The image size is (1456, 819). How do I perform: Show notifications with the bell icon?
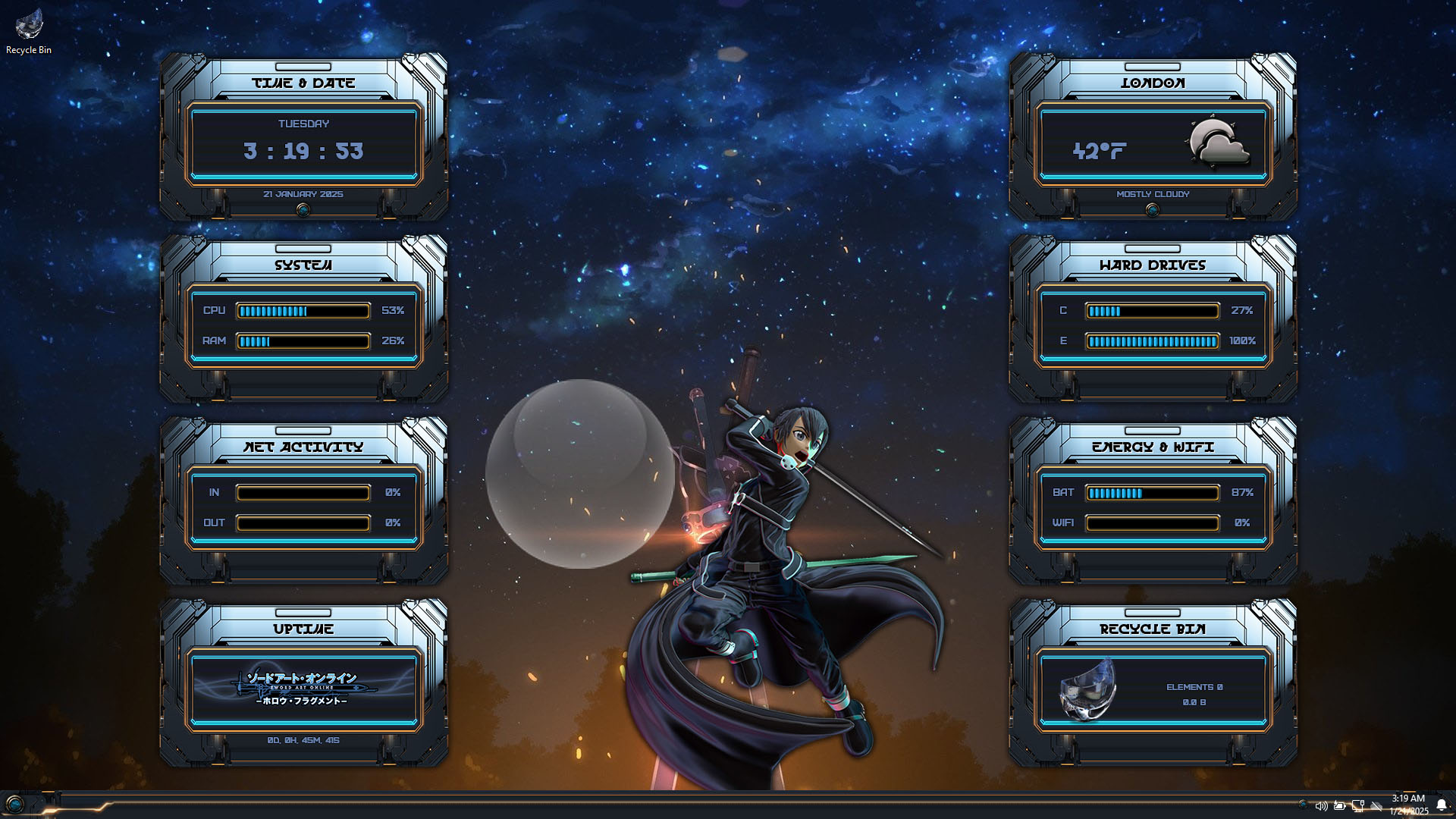[x=1442, y=805]
